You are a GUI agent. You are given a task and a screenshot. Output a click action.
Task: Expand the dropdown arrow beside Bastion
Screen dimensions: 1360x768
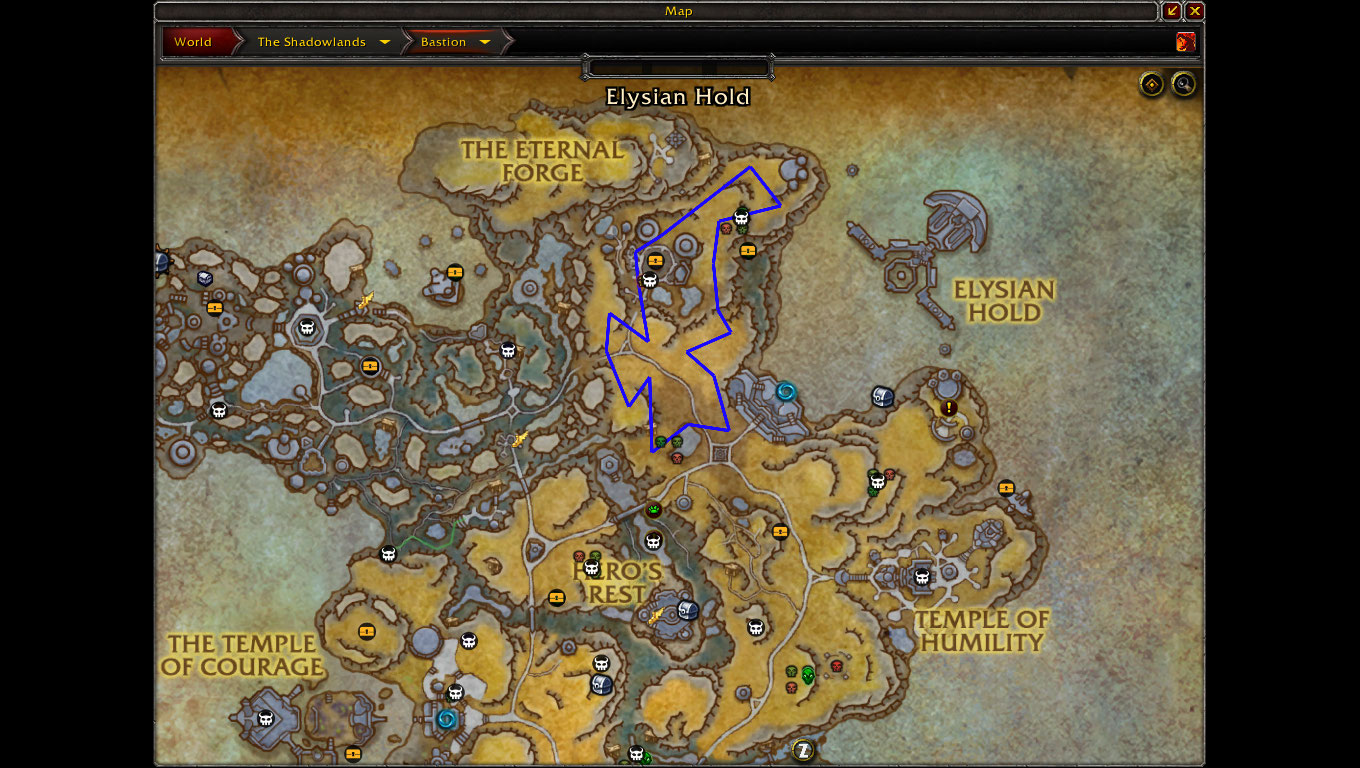click(x=485, y=42)
